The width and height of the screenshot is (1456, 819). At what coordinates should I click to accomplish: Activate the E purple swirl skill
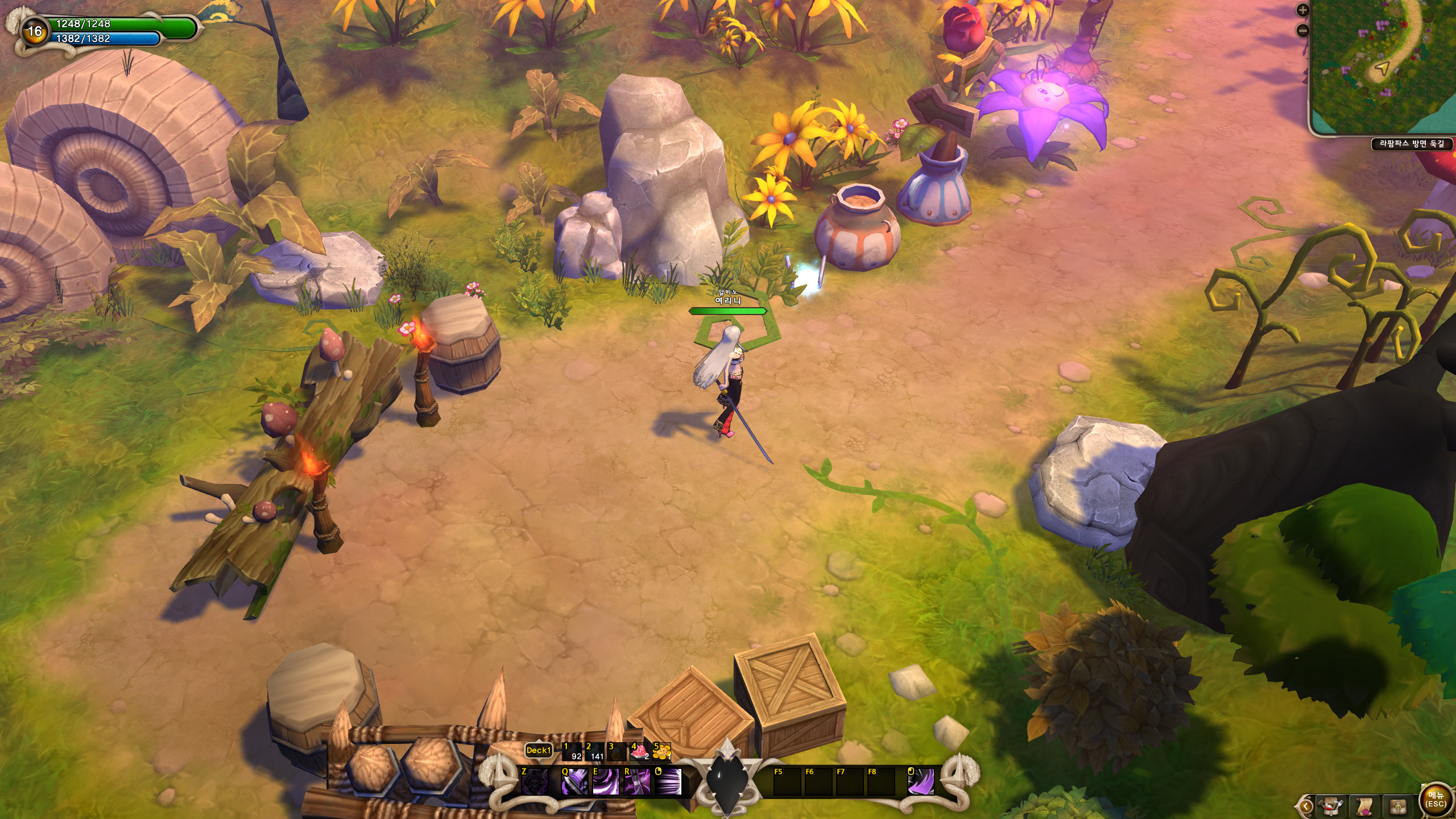click(606, 781)
